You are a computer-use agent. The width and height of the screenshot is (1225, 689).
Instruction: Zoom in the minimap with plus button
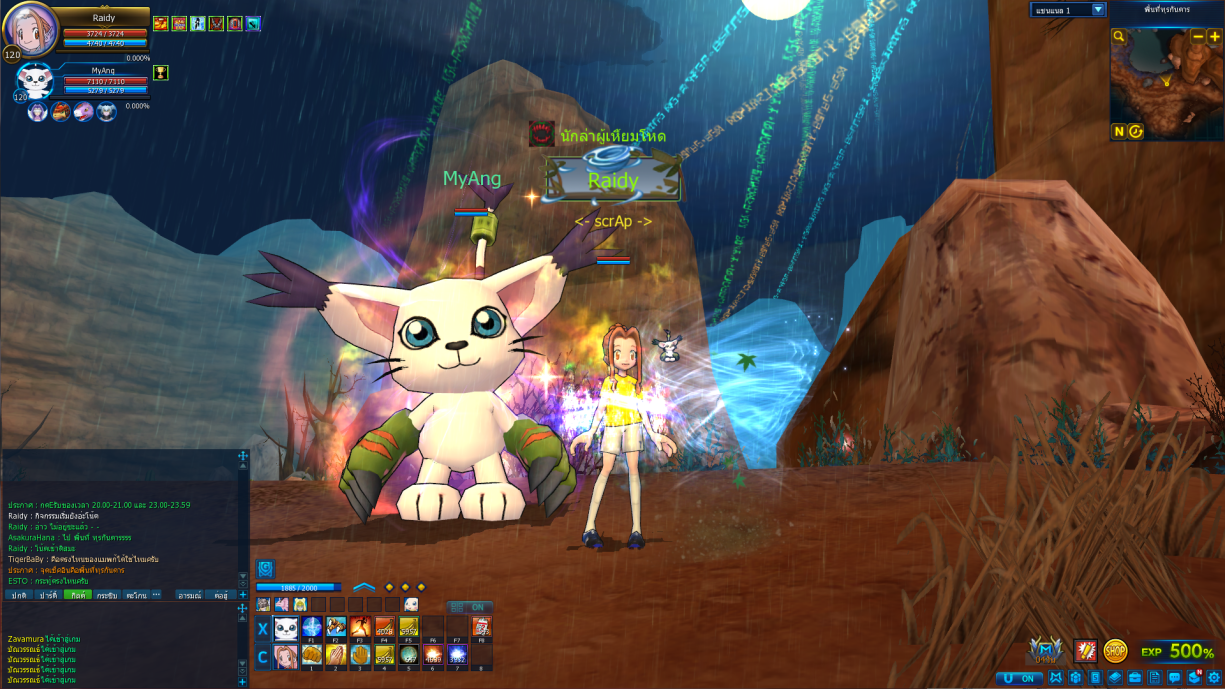pyautogui.click(x=1215, y=37)
